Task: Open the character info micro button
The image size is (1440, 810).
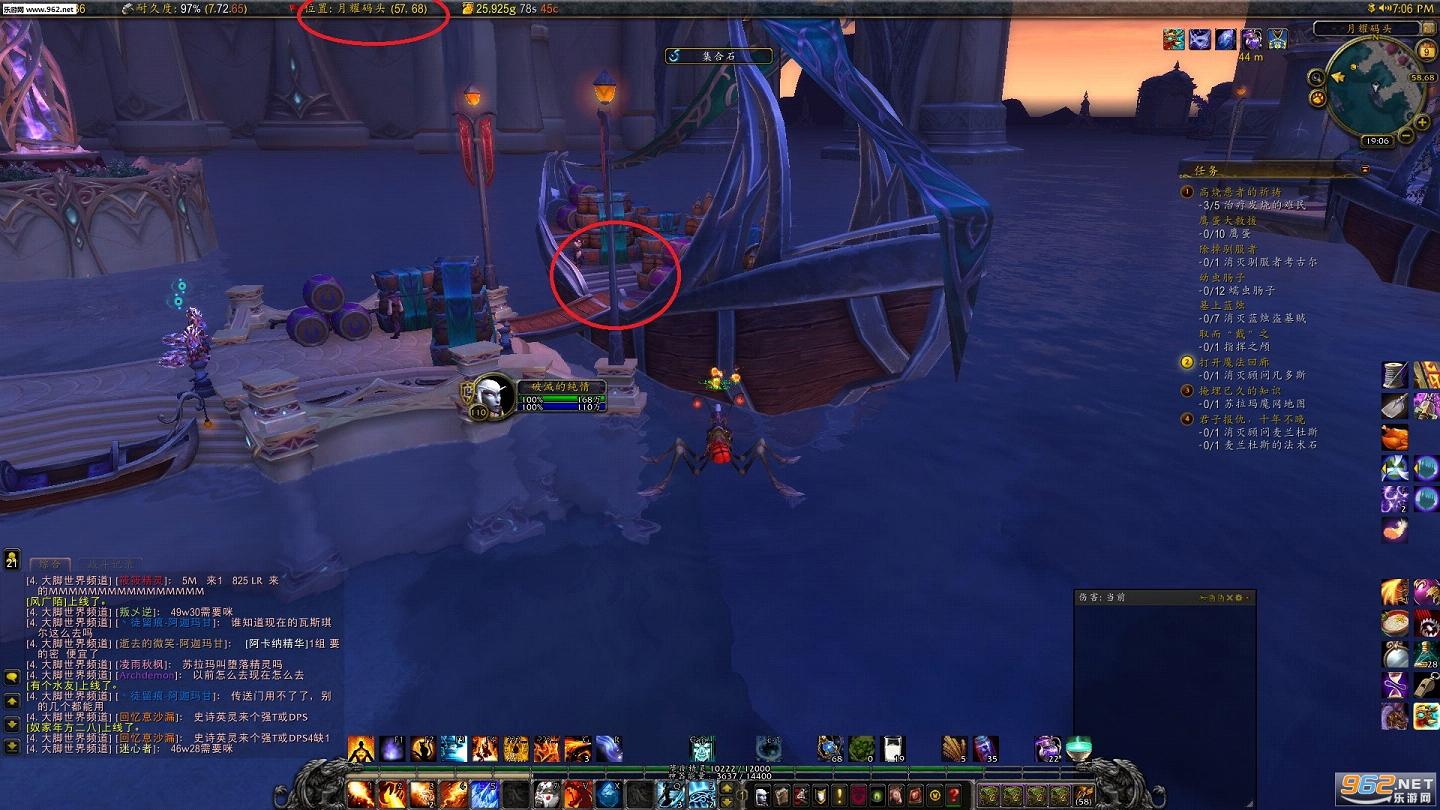Action: point(761,795)
